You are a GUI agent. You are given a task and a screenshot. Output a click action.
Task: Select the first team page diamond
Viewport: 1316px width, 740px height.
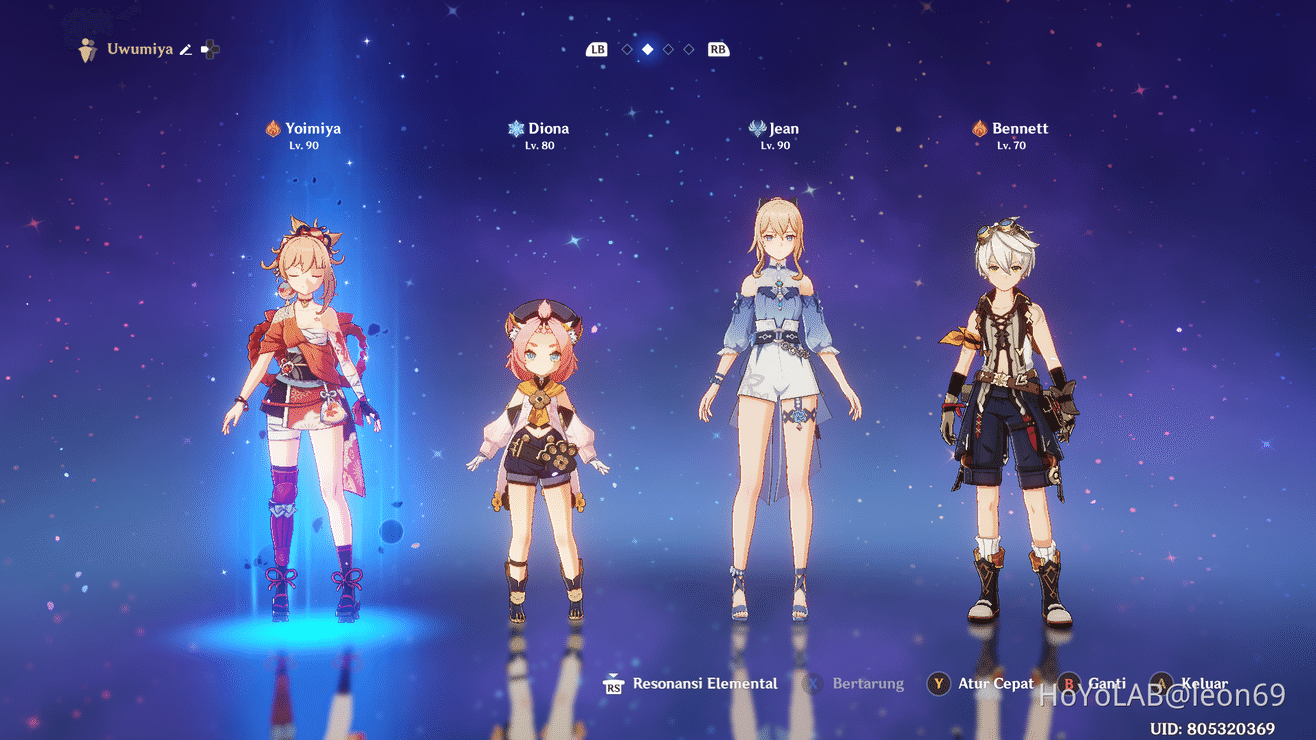[628, 47]
